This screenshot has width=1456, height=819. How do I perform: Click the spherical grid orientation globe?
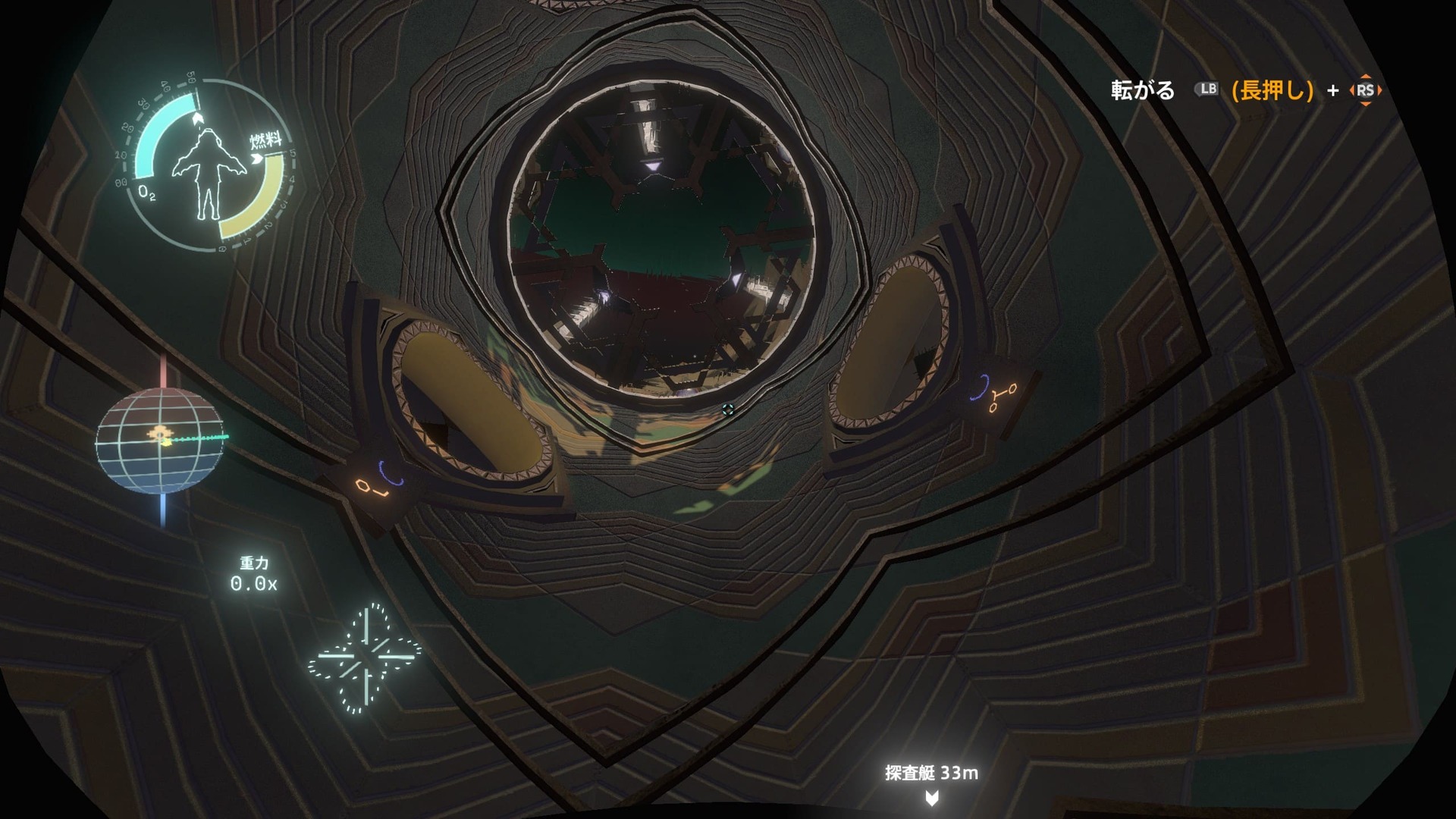point(160,440)
